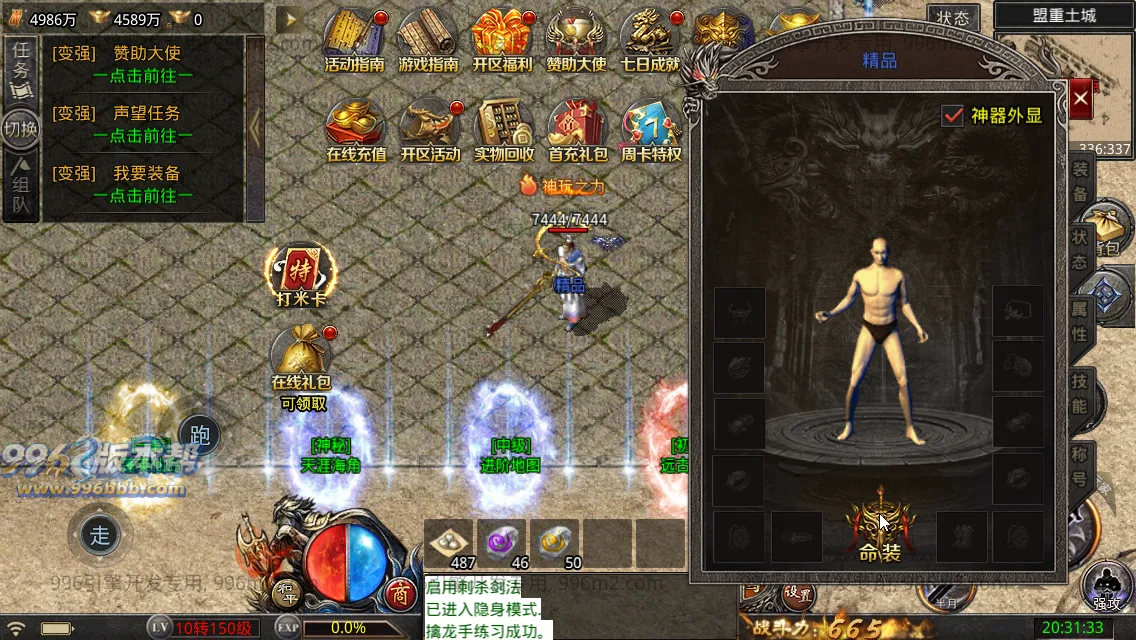Screen dimensions: 1136x640
Task: Open the 游戏指南 scroll icon
Action: click(428, 40)
